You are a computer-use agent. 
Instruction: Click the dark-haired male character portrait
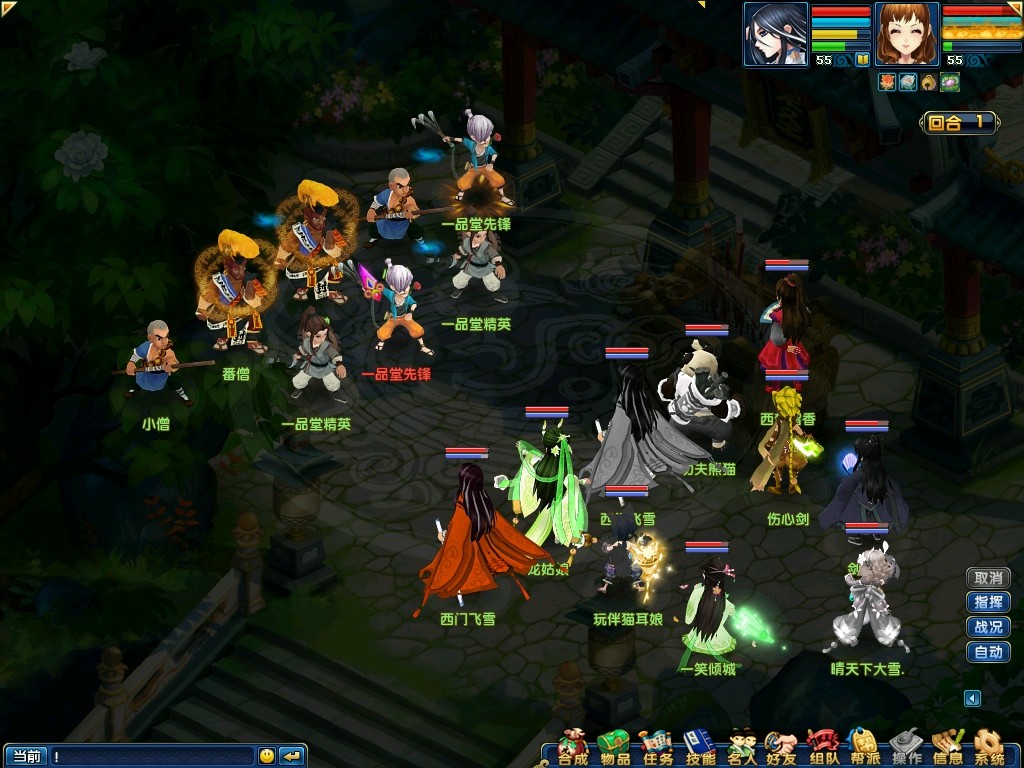pyautogui.click(x=775, y=34)
